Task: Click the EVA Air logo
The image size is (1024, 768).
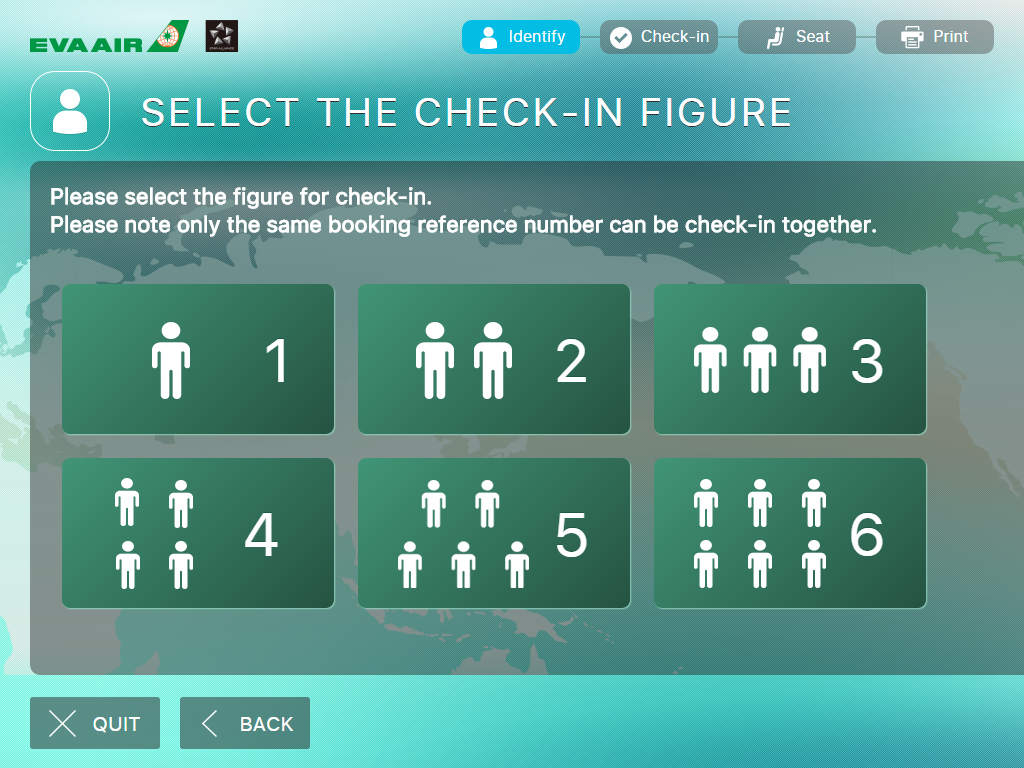Action: 109,38
